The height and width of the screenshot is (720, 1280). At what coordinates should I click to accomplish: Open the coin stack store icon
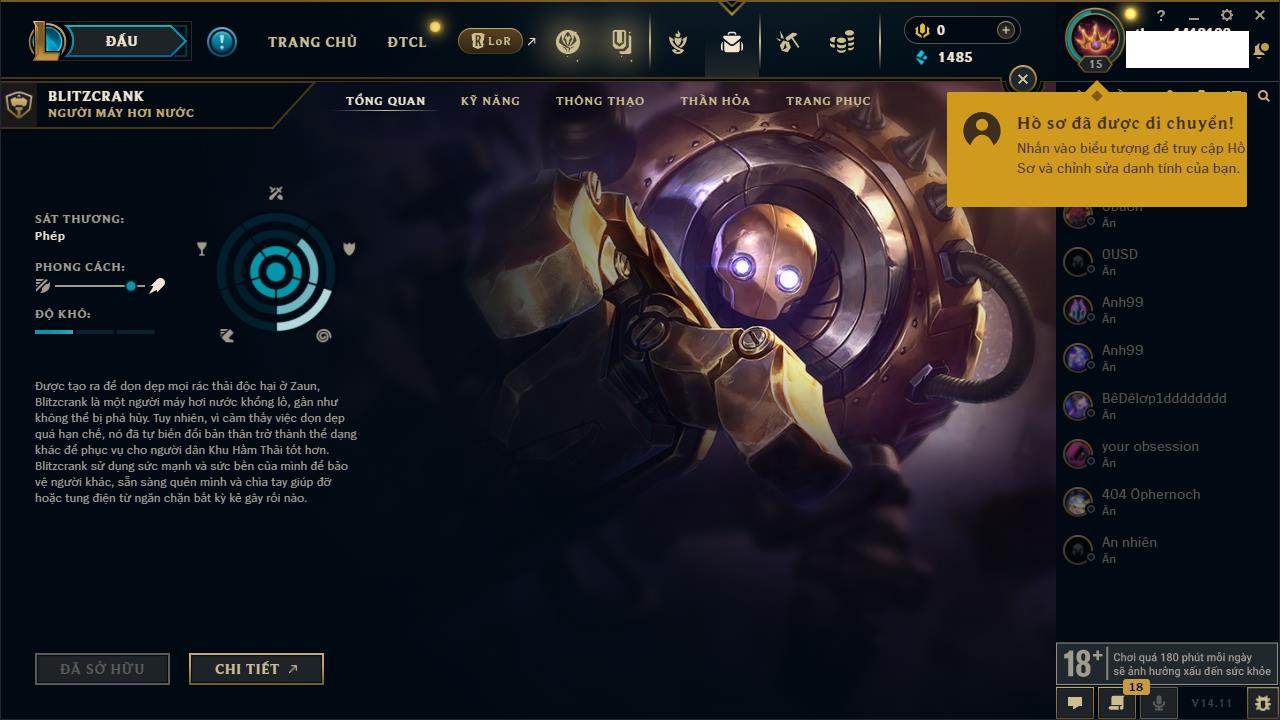pos(842,42)
